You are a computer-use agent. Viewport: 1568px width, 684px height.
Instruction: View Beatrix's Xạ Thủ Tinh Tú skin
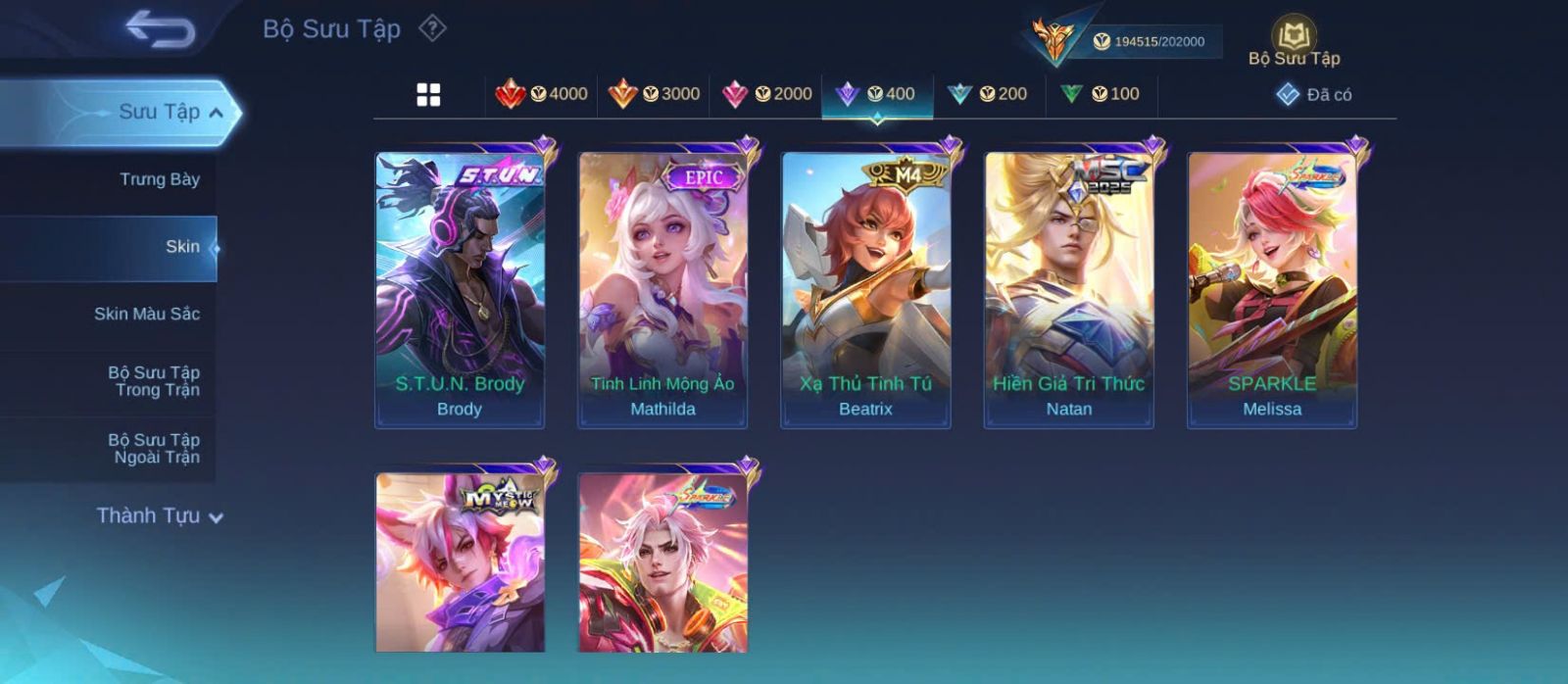[865, 289]
